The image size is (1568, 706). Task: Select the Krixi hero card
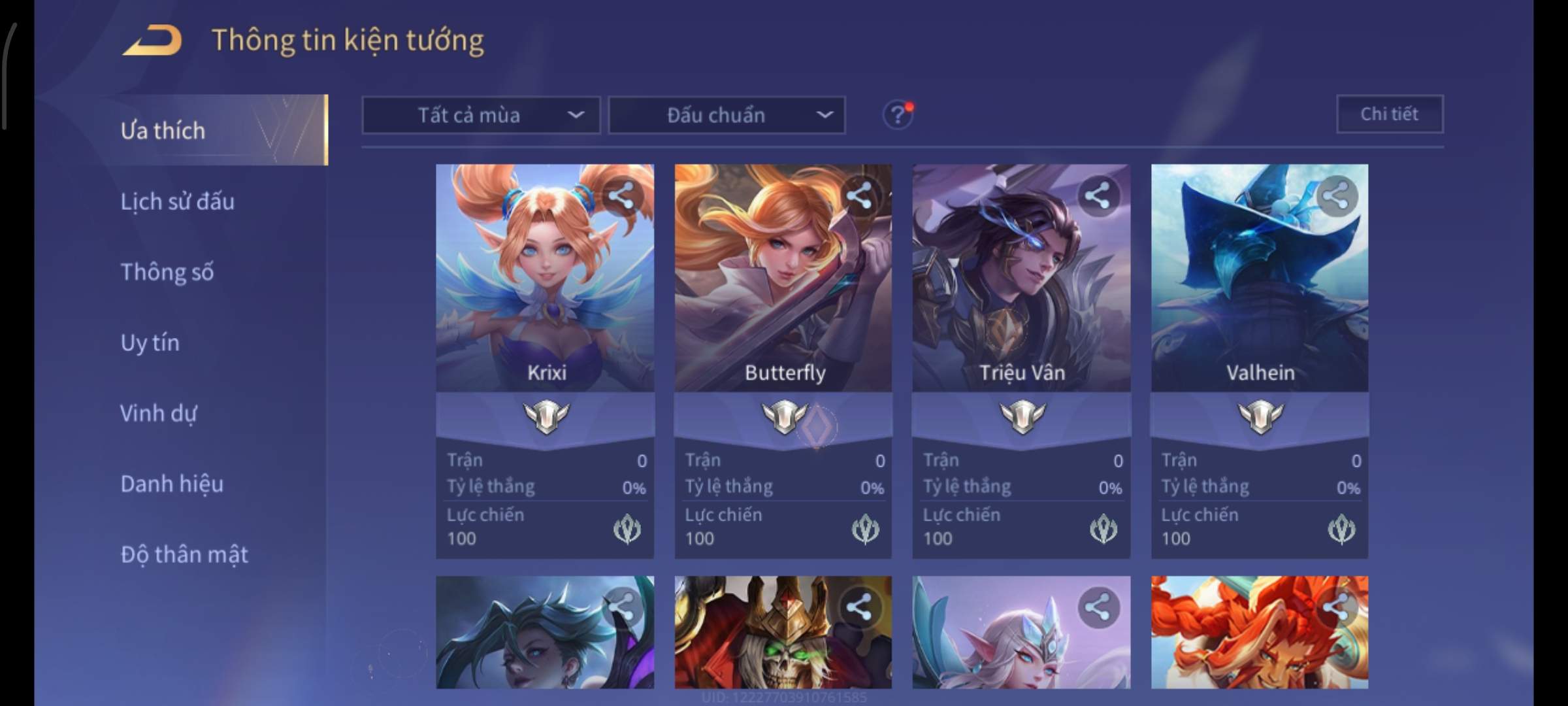click(x=545, y=294)
